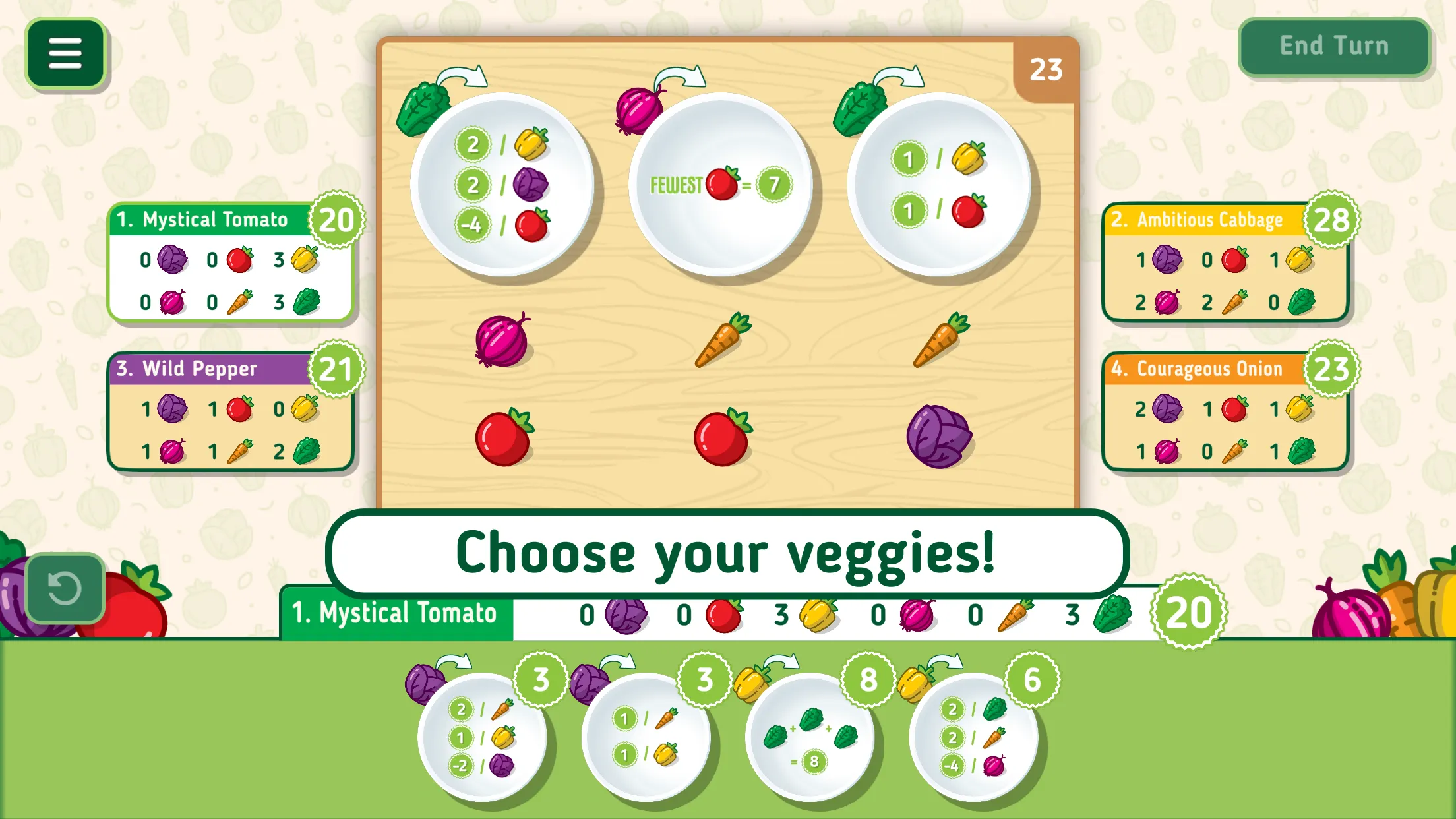This screenshot has height=819, width=1456.
Task: Choose the market card with 1 per pepper and 1 per tomato
Action: [938, 185]
